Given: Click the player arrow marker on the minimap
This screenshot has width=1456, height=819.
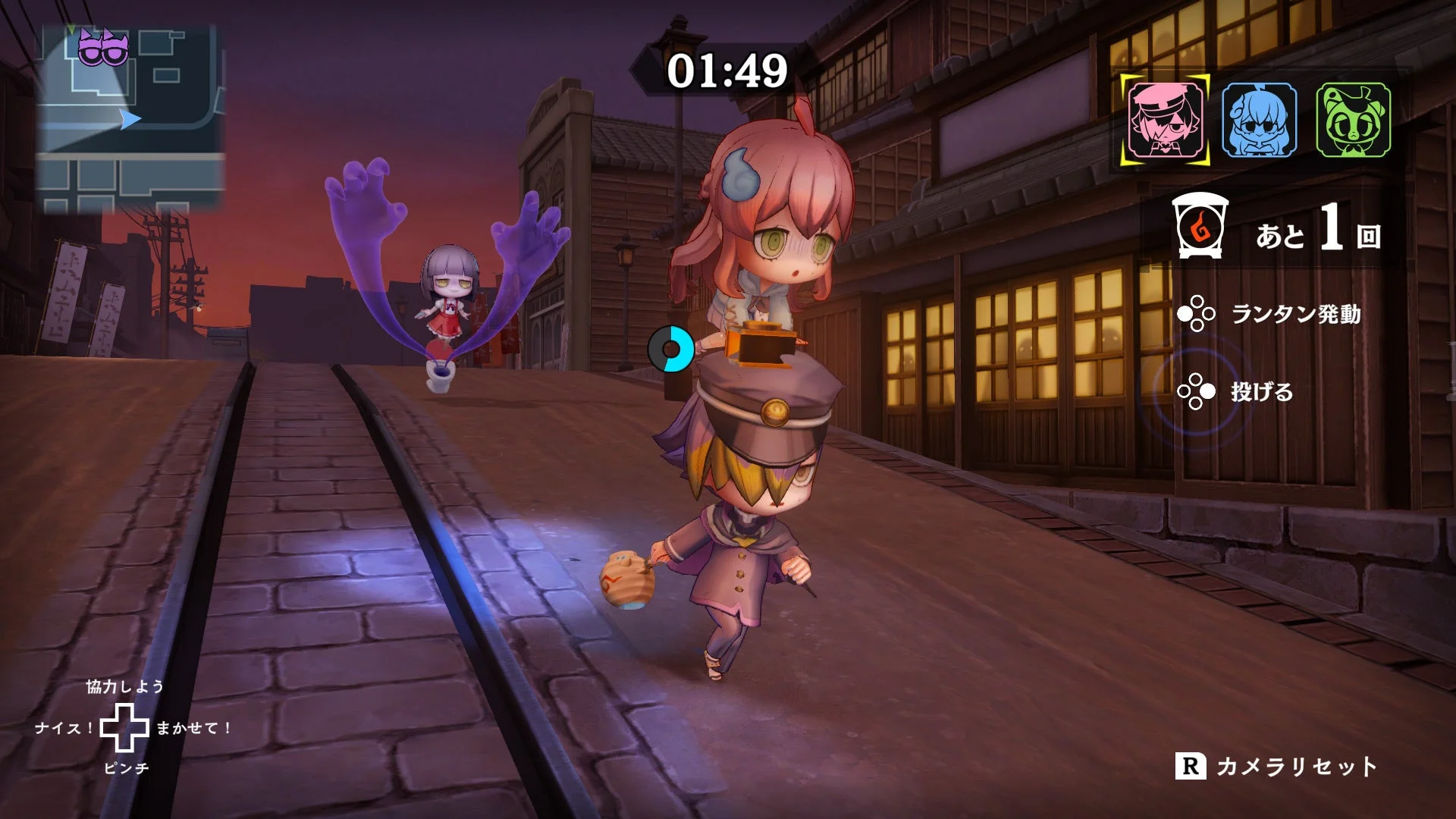Looking at the screenshot, I should point(132,118).
